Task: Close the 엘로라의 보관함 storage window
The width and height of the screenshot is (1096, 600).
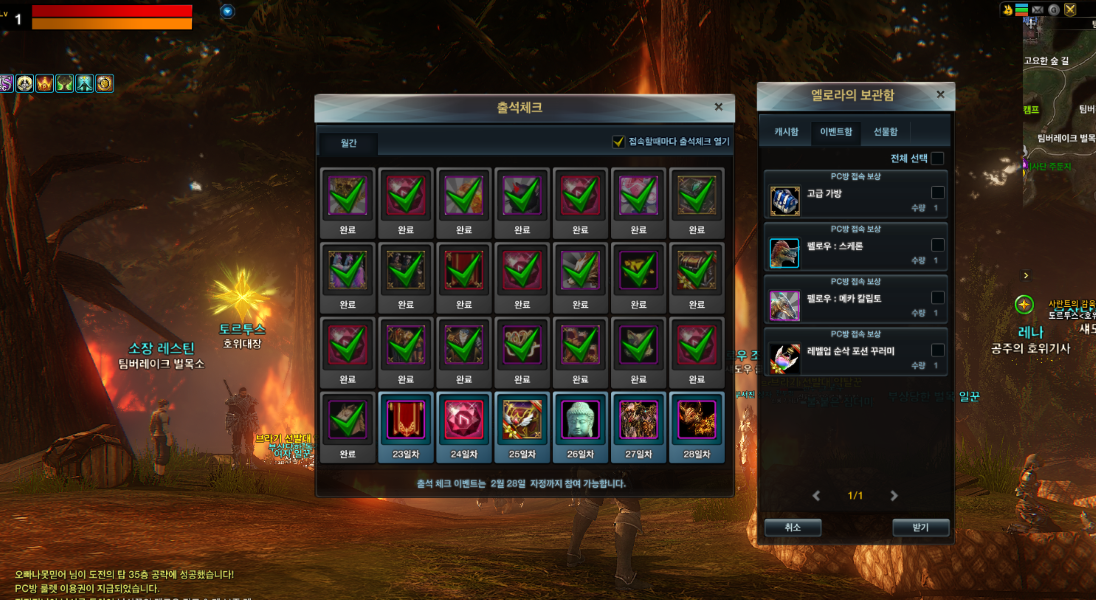Action: (x=940, y=95)
